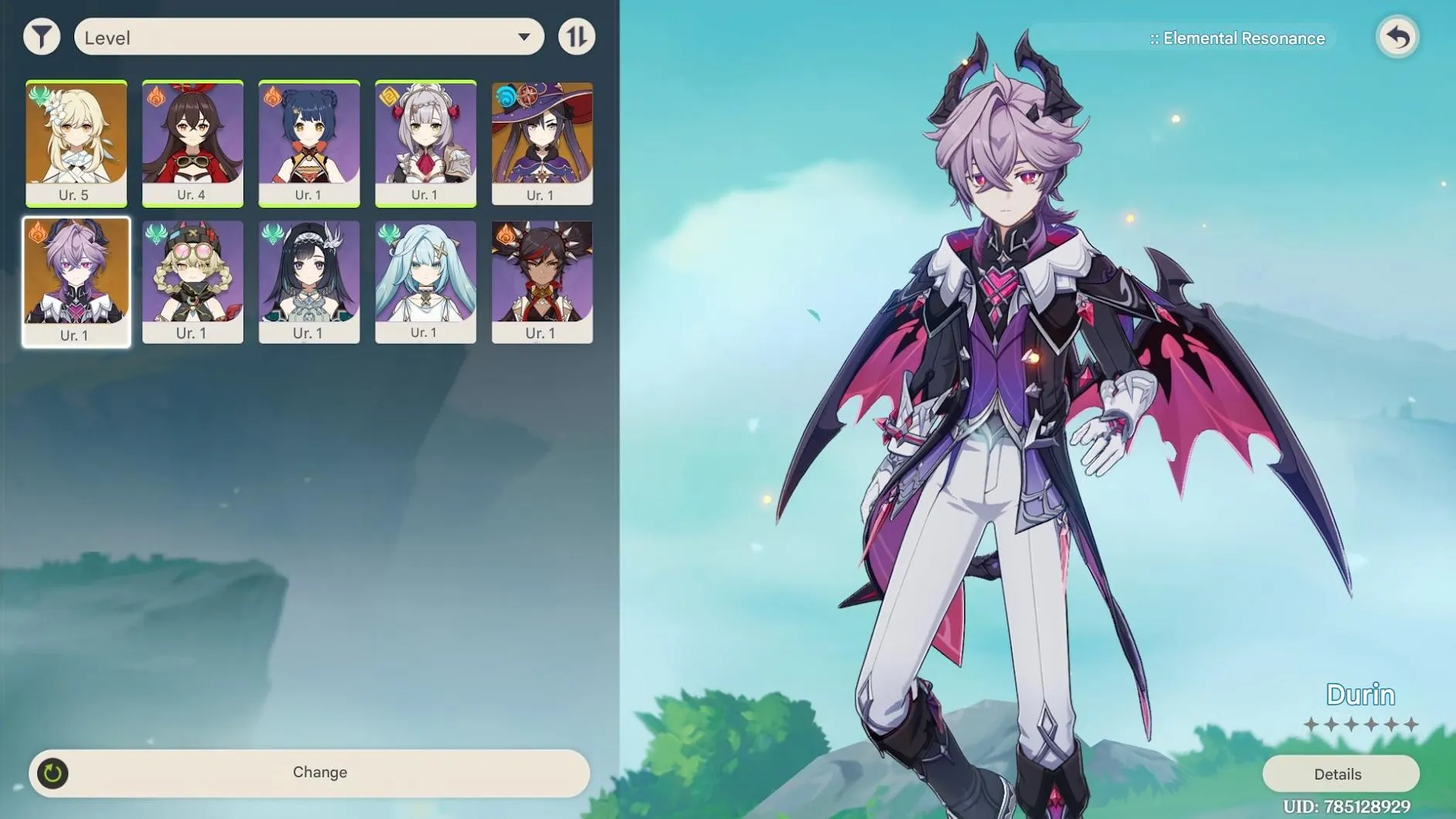
Task: Select the highlighted Durin portrait
Action: coord(77,280)
